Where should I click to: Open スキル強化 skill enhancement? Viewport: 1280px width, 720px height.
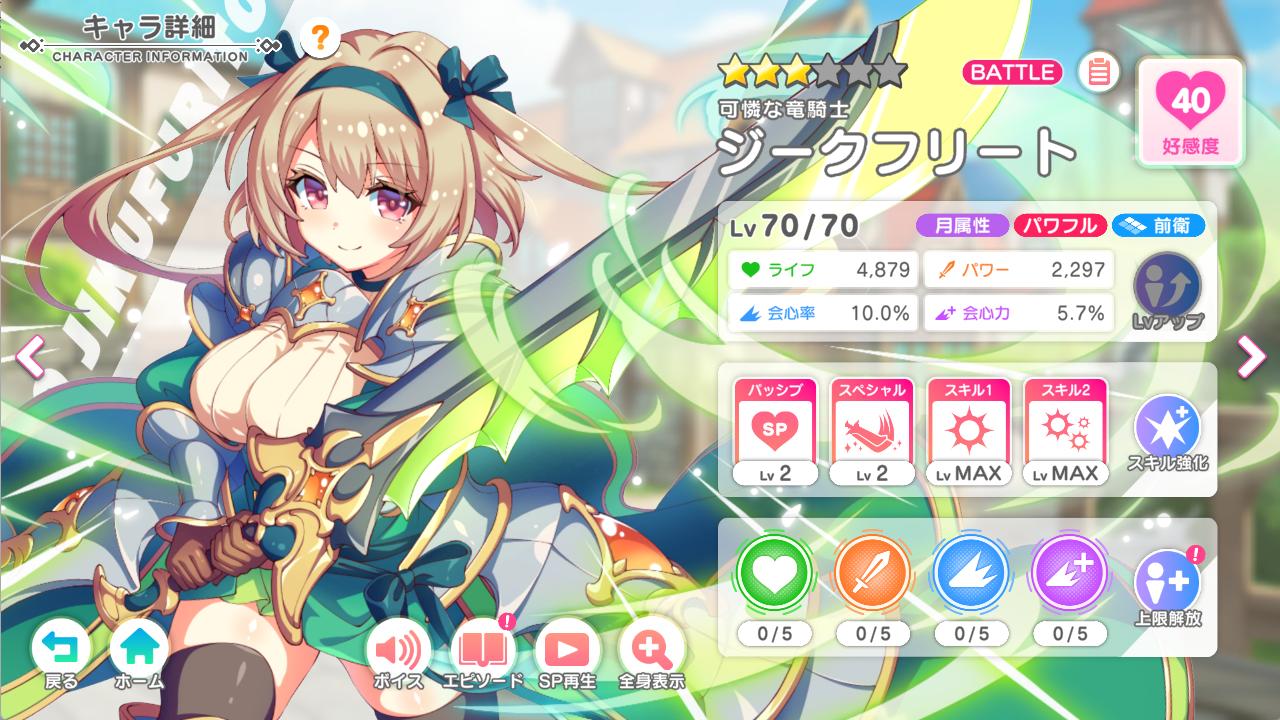click(x=1167, y=432)
